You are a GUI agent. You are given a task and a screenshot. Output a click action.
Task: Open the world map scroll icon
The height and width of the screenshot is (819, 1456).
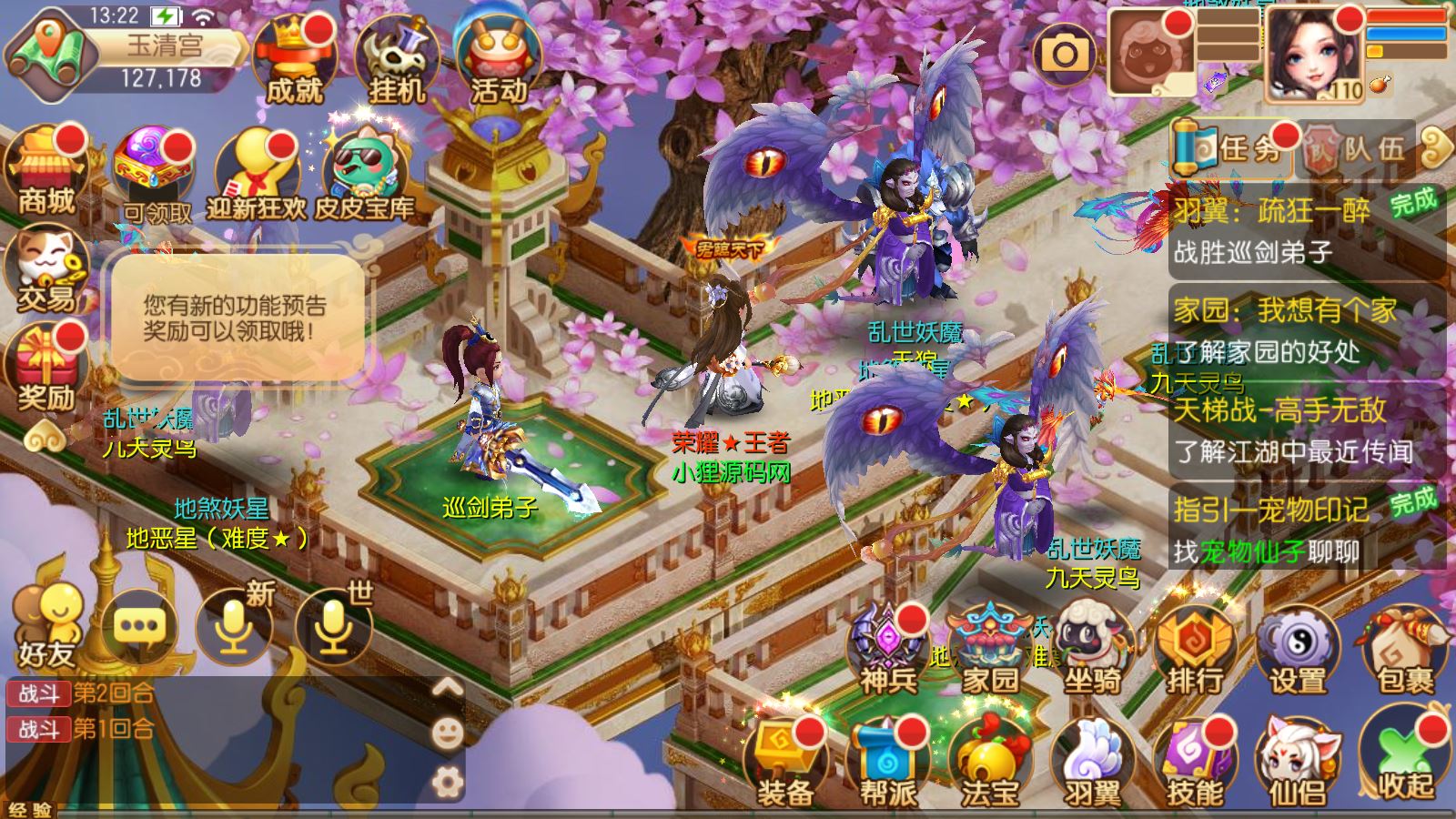click(51, 55)
